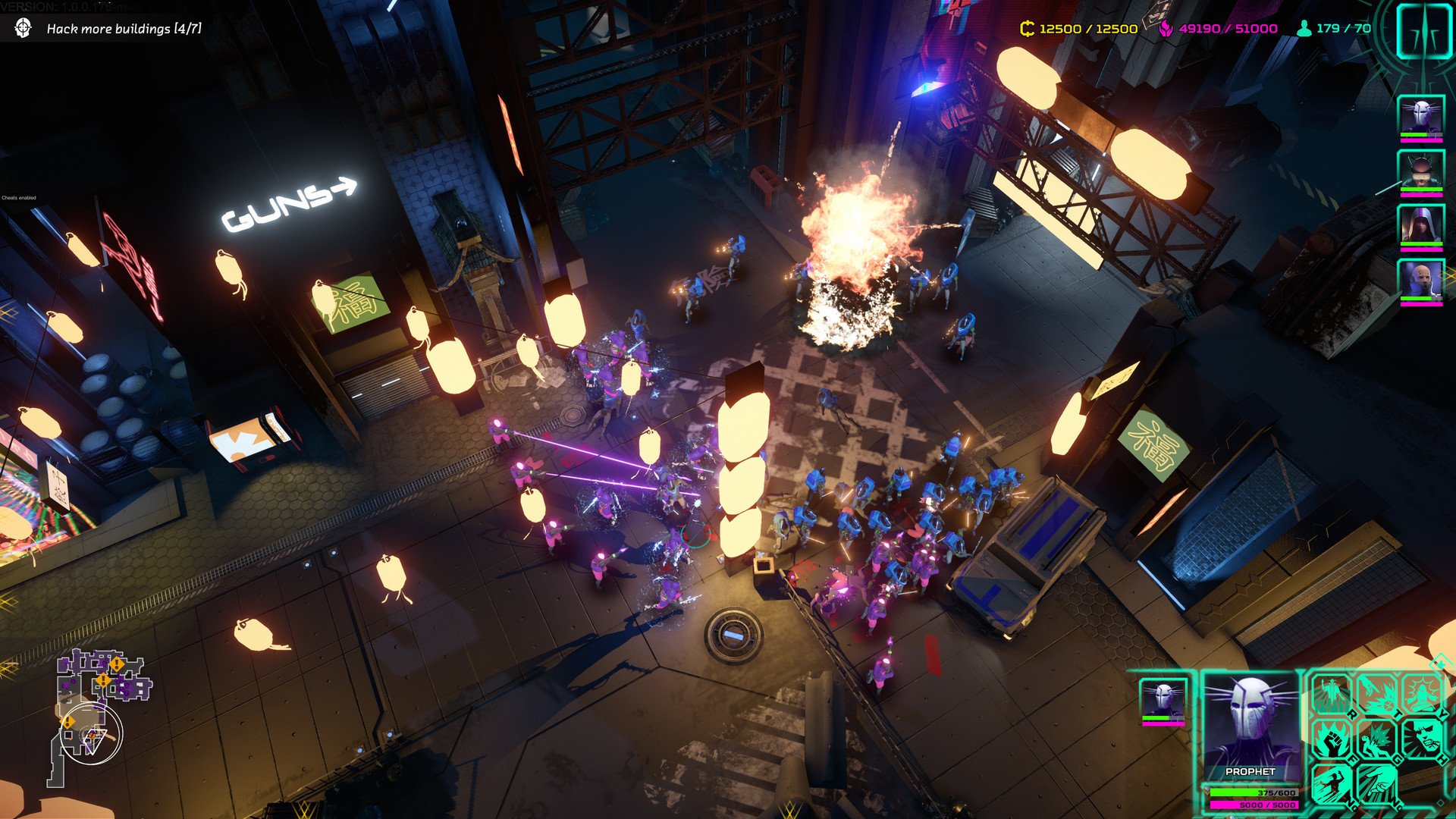The height and width of the screenshot is (819, 1456).
Task: Click the large Prophet portrait
Action: 1250,724
